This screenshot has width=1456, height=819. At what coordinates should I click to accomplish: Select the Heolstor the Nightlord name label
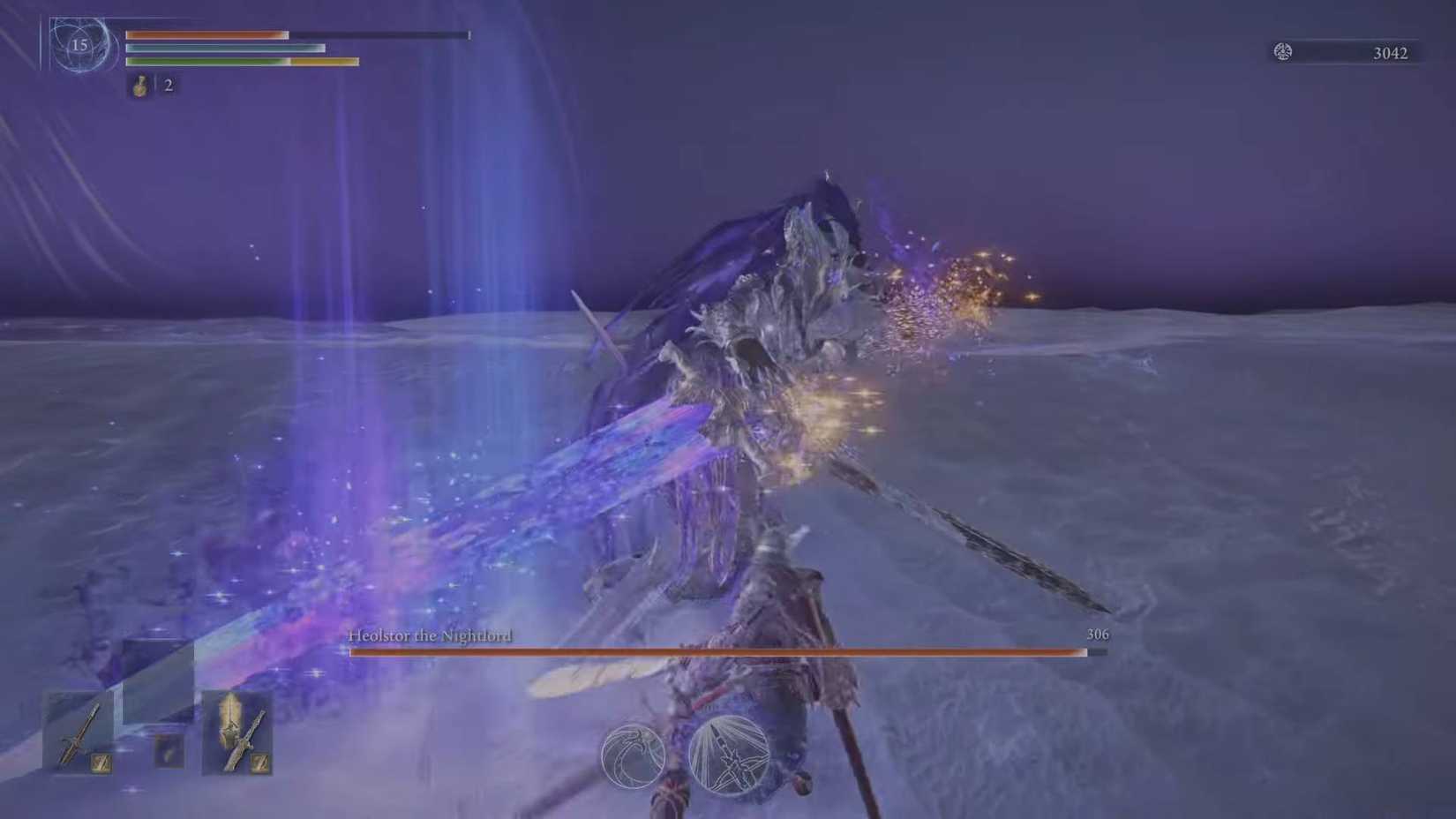point(430,635)
